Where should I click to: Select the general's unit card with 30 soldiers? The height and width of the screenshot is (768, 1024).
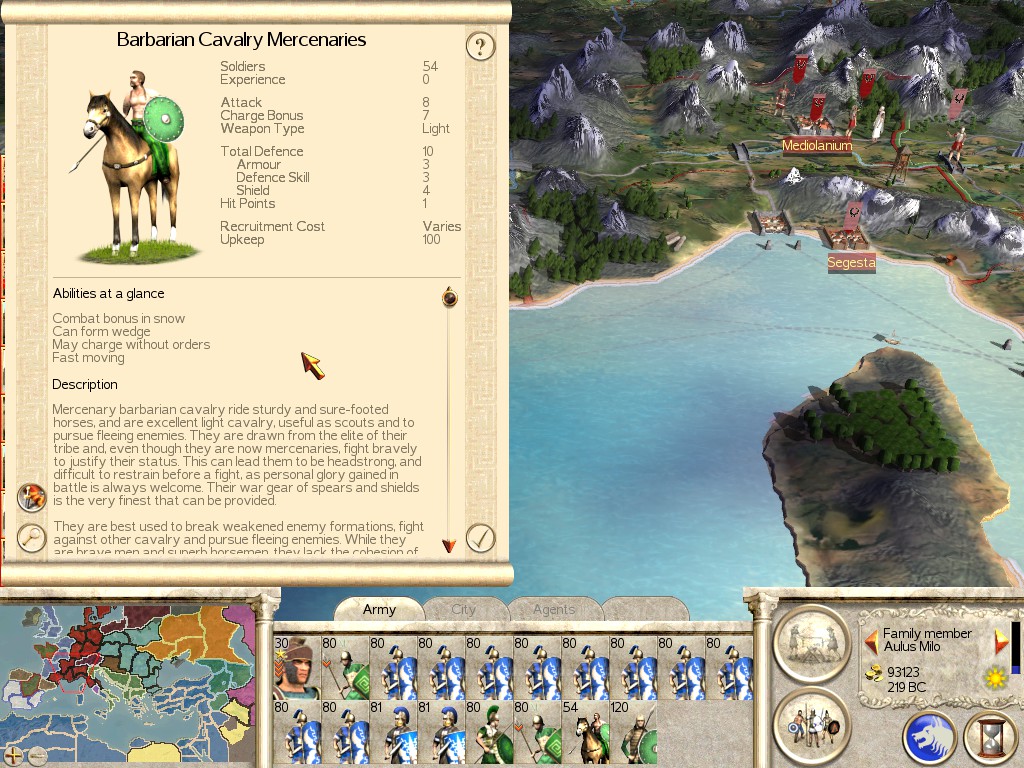[296, 667]
